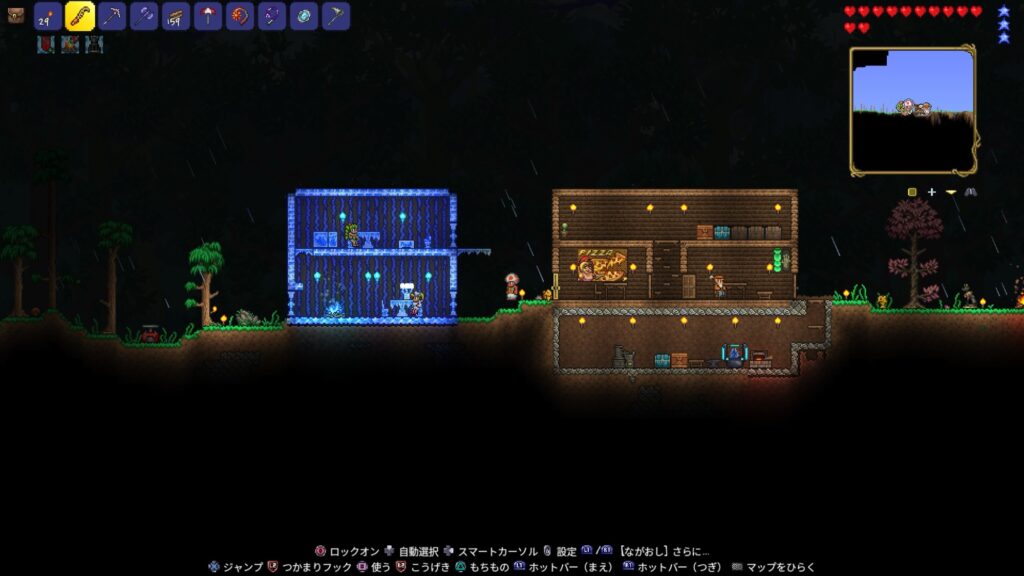Click the red banner buff icon
This screenshot has width=1024, height=576.
click(46, 44)
